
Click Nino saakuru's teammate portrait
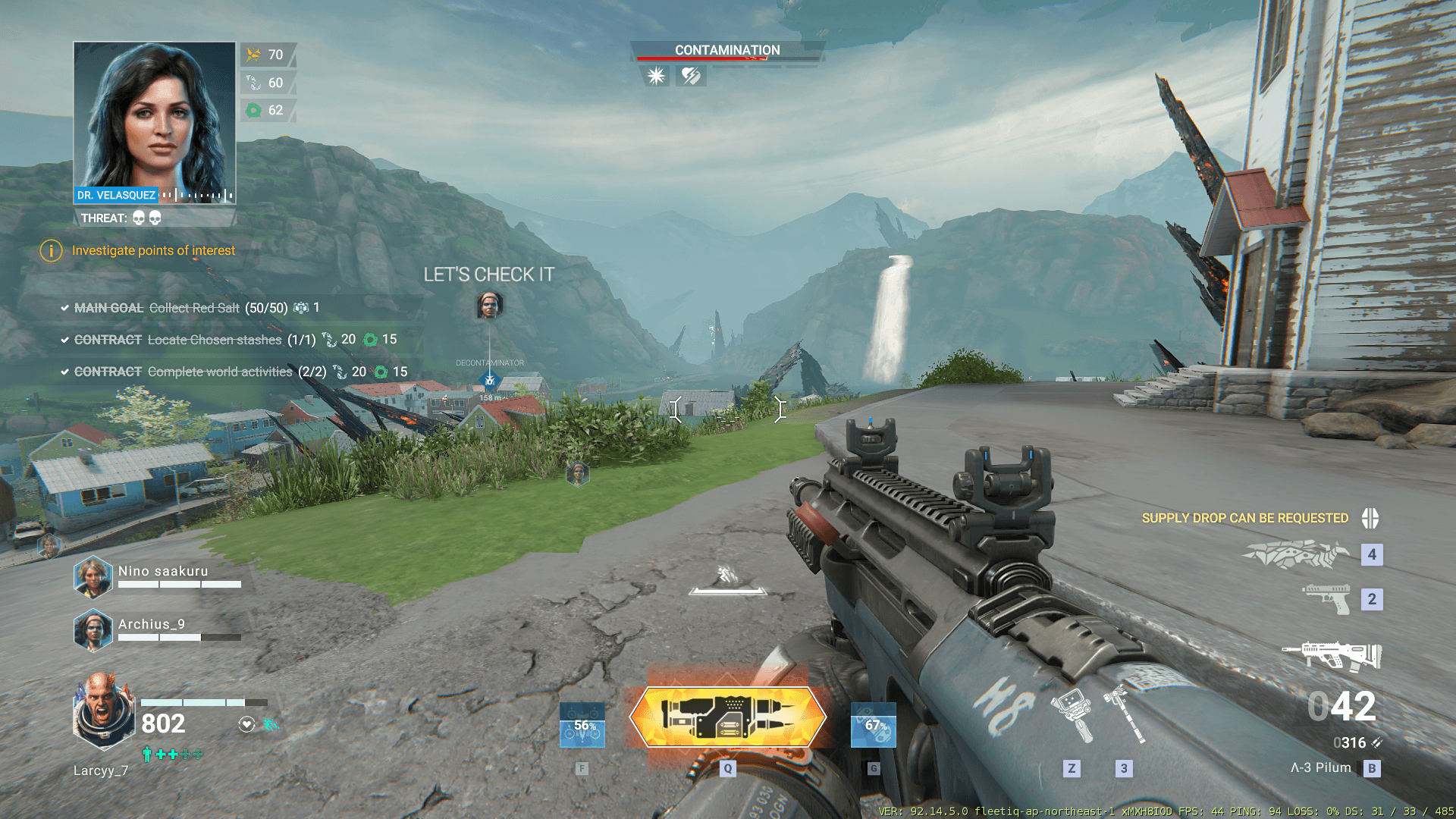click(93, 577)
